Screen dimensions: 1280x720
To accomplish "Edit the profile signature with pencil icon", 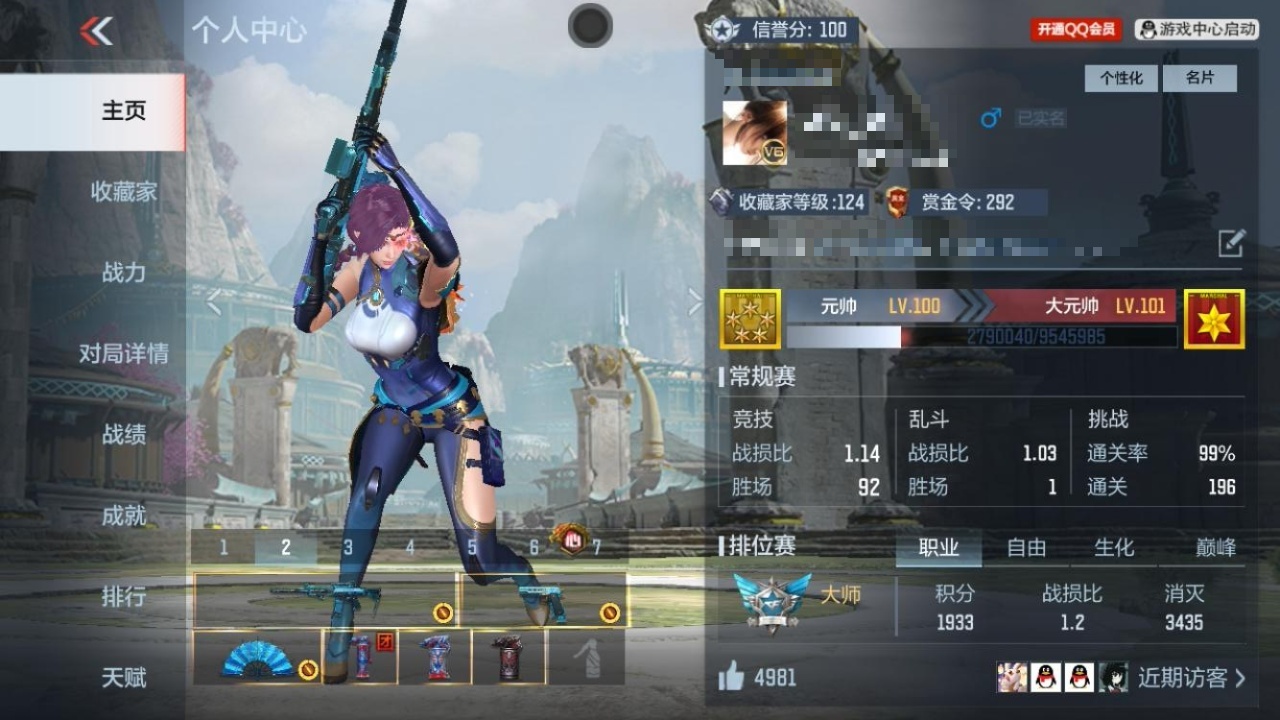I will (1231, 242).
